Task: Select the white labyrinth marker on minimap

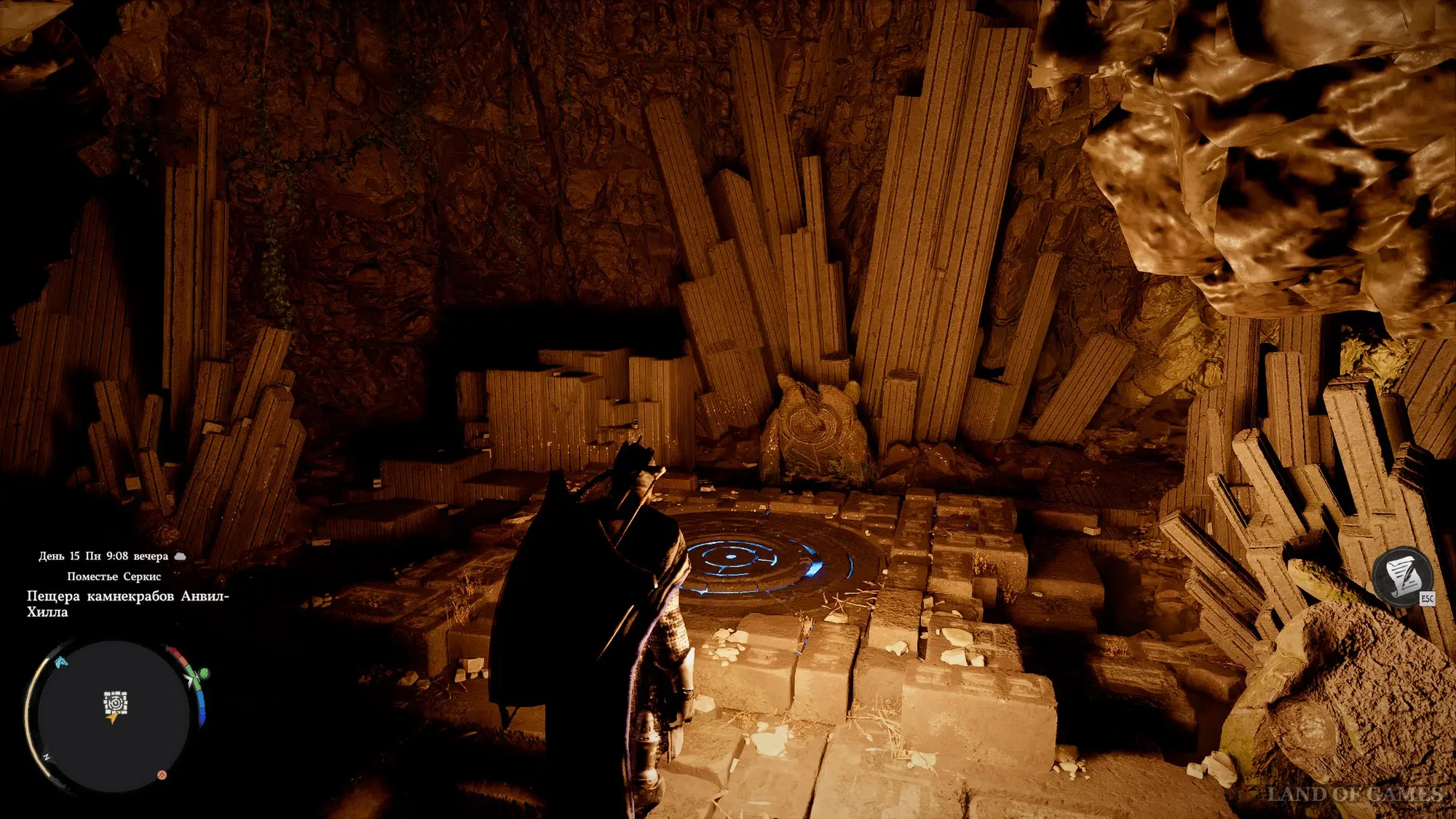Action: [115, 703]
